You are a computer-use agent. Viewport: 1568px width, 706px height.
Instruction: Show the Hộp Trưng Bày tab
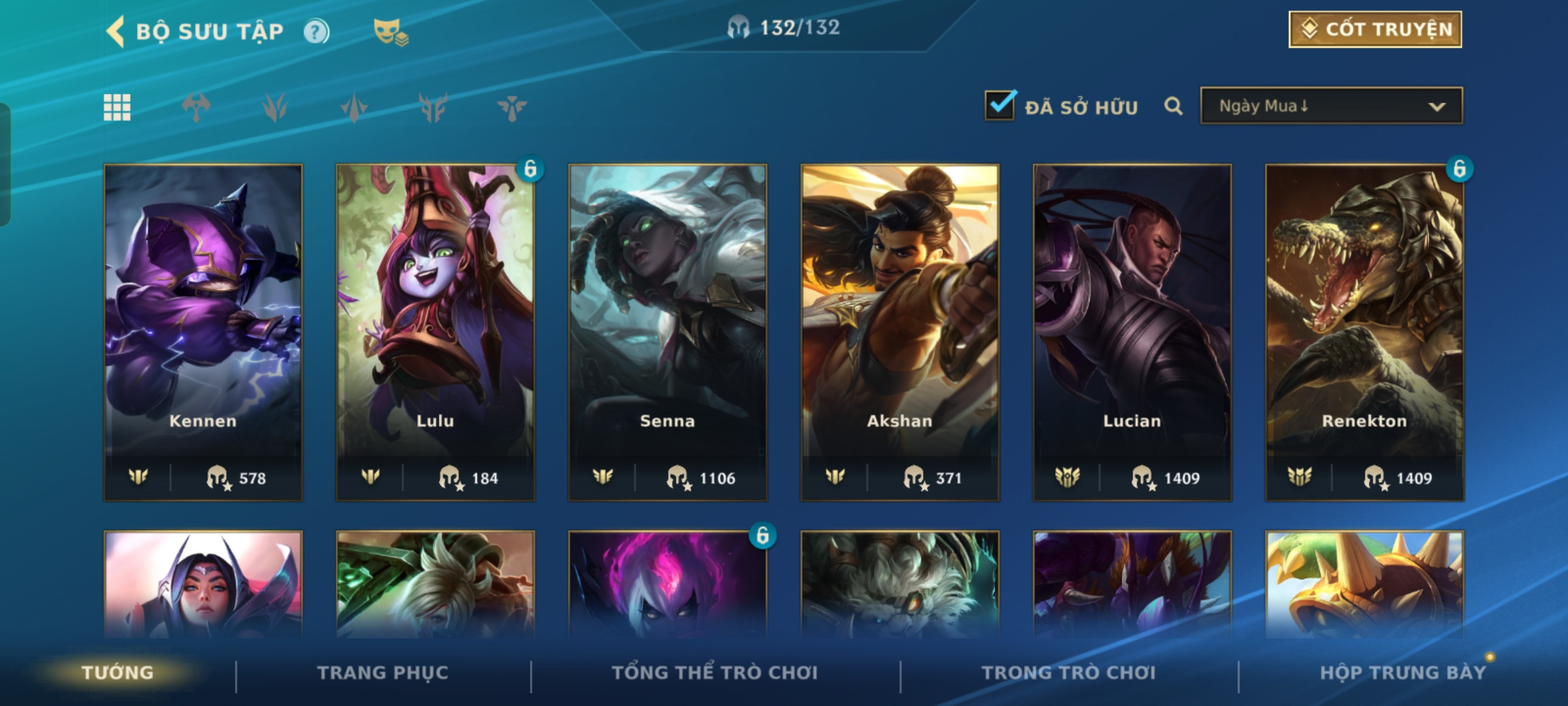(x=1403, y=673)
